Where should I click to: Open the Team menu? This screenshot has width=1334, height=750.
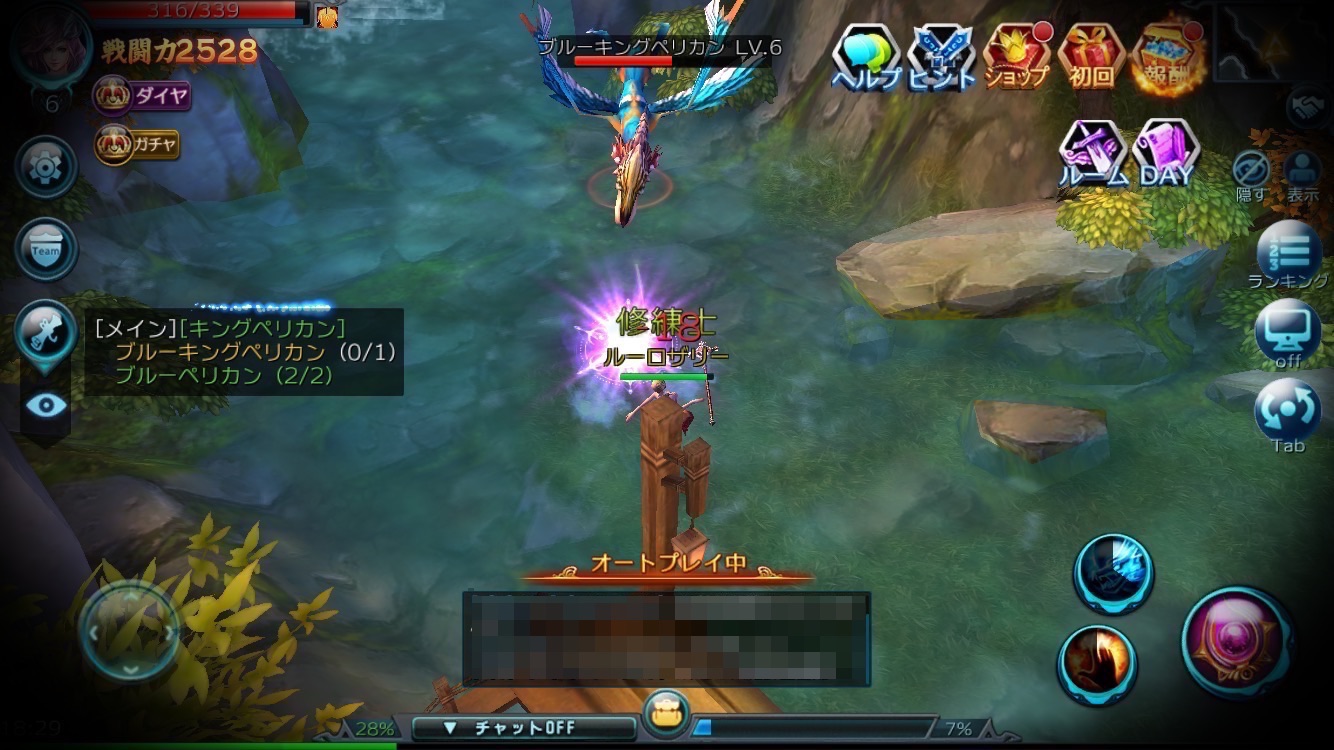pos(46,250)
